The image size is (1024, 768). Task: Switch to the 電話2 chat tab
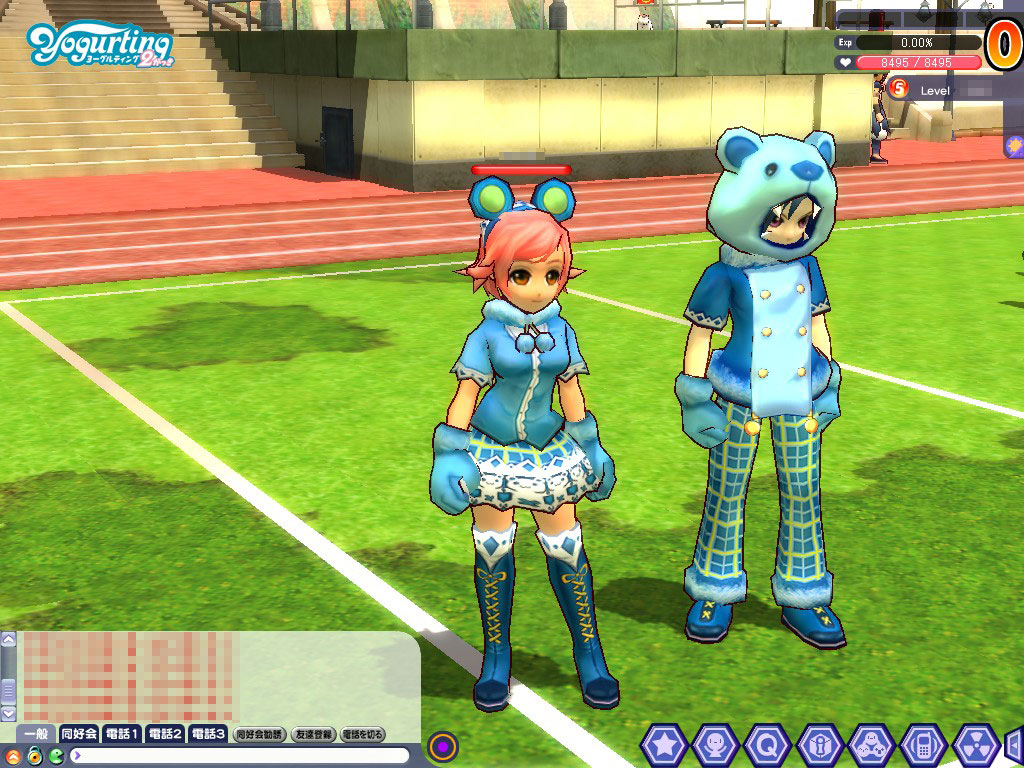tap(164, 734)
